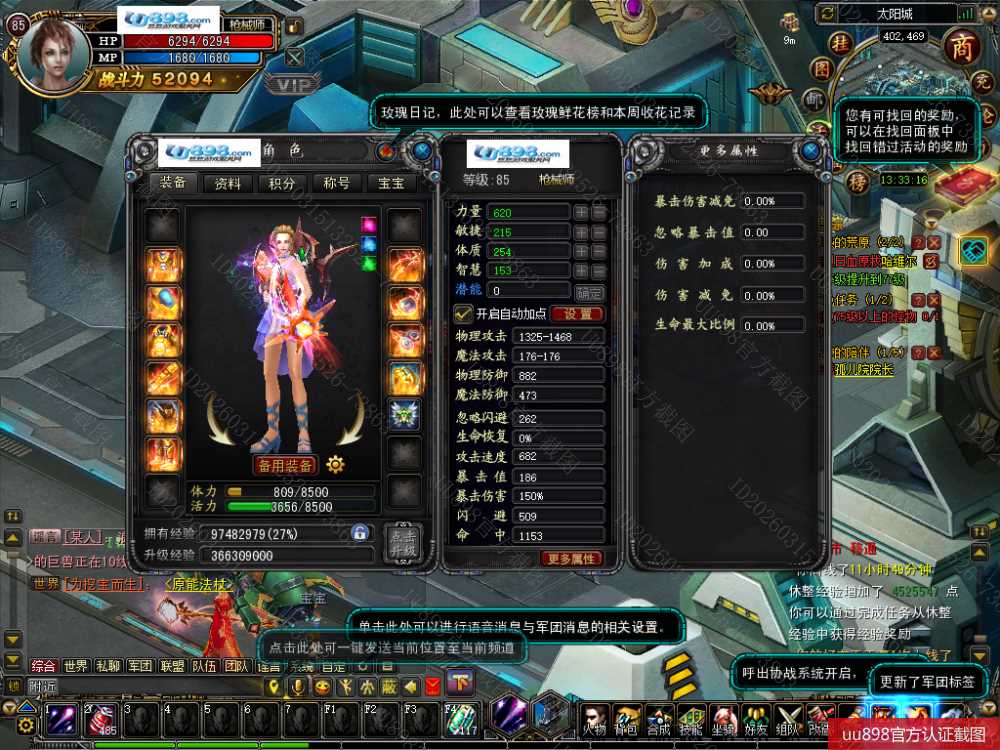Close the 更多属性 panel
1000x750 pixels.
810,151
